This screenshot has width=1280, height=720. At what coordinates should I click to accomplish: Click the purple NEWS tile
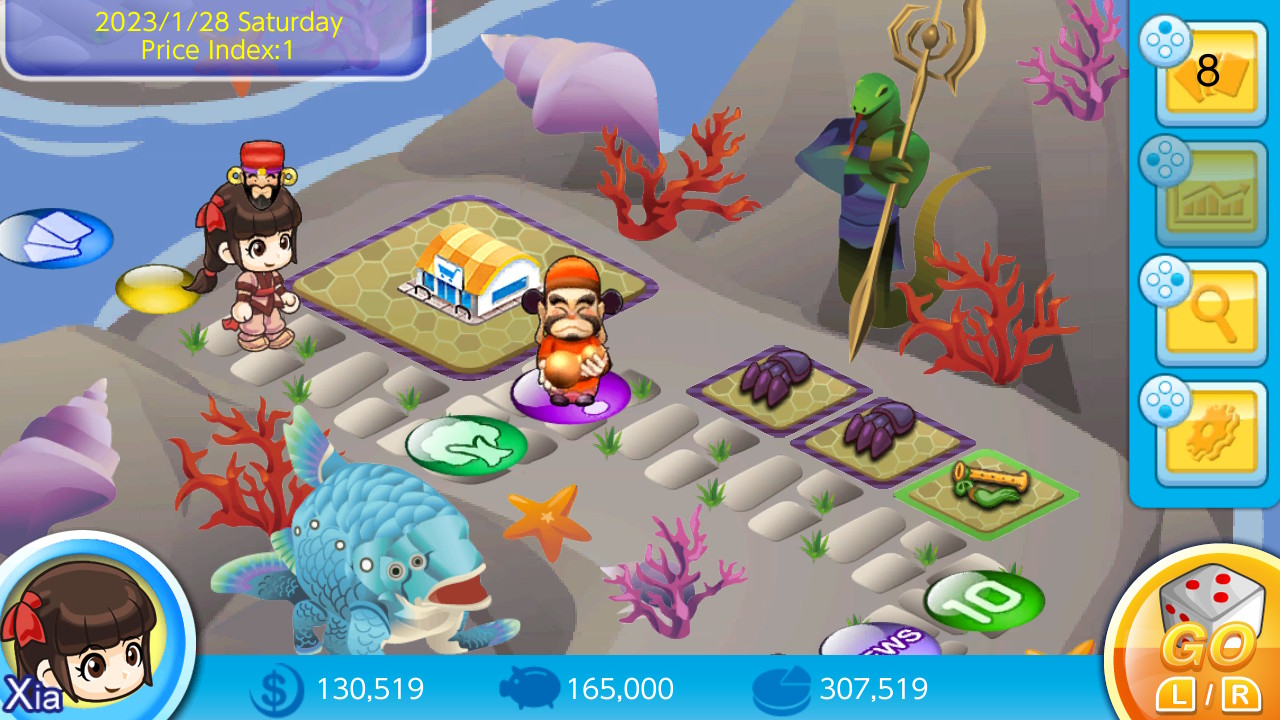click(x=882, y=638)
